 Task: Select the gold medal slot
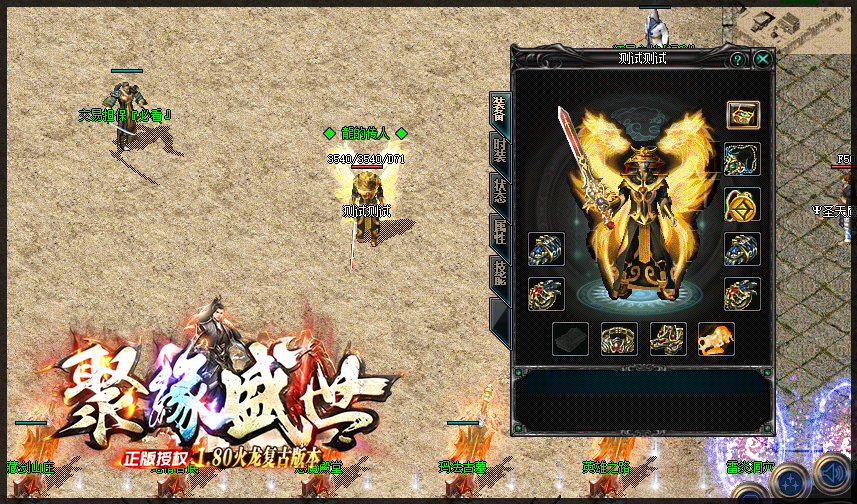point(742,204)
